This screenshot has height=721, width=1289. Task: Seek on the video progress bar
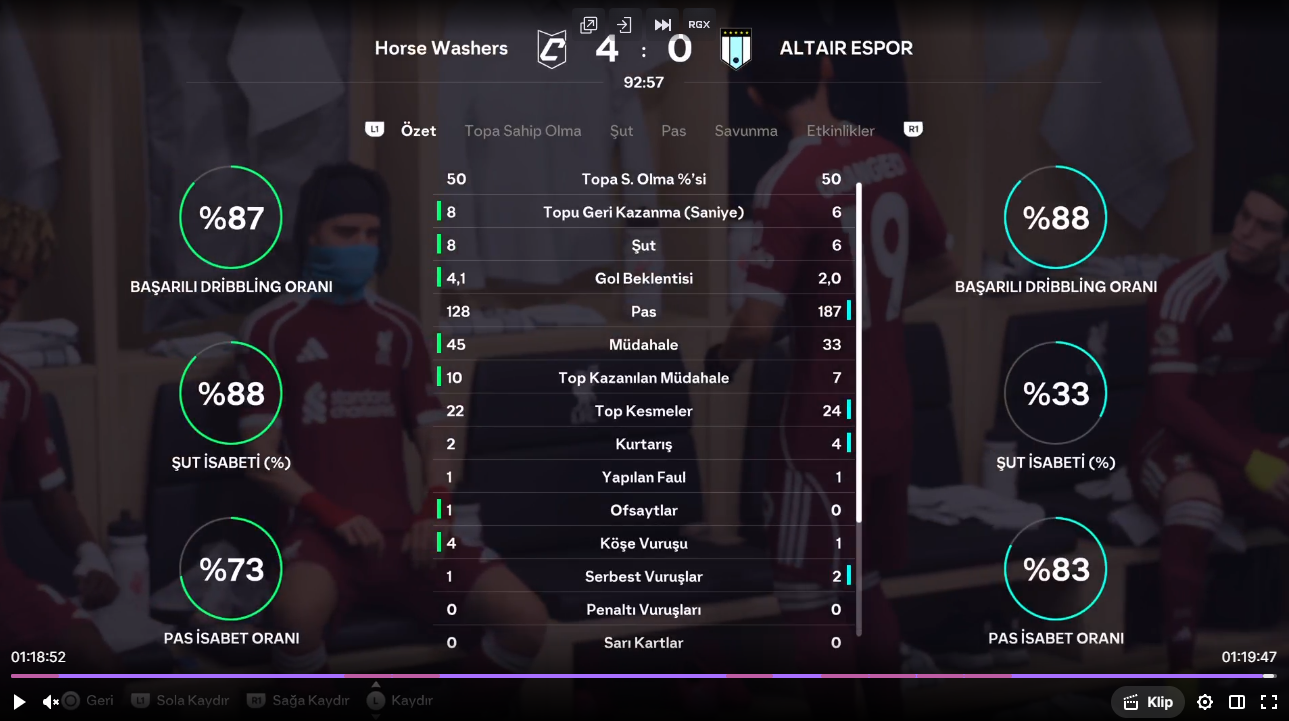(x=640, y=676)
